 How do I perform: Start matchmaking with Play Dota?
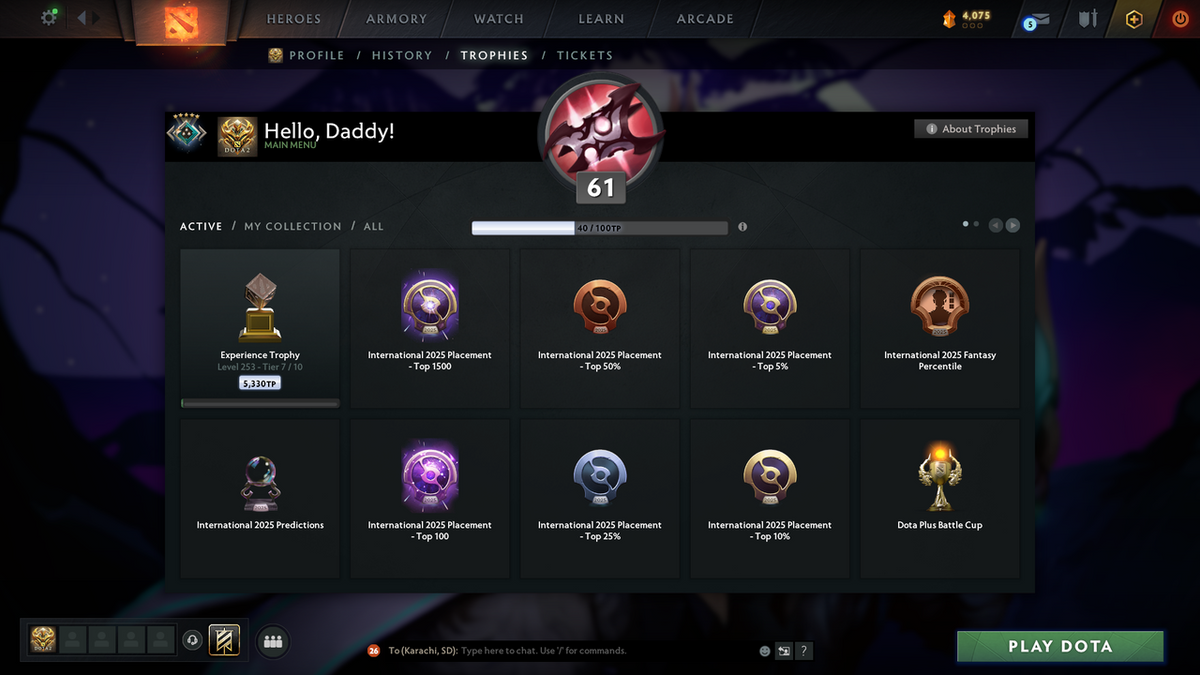pos(1060,646)
